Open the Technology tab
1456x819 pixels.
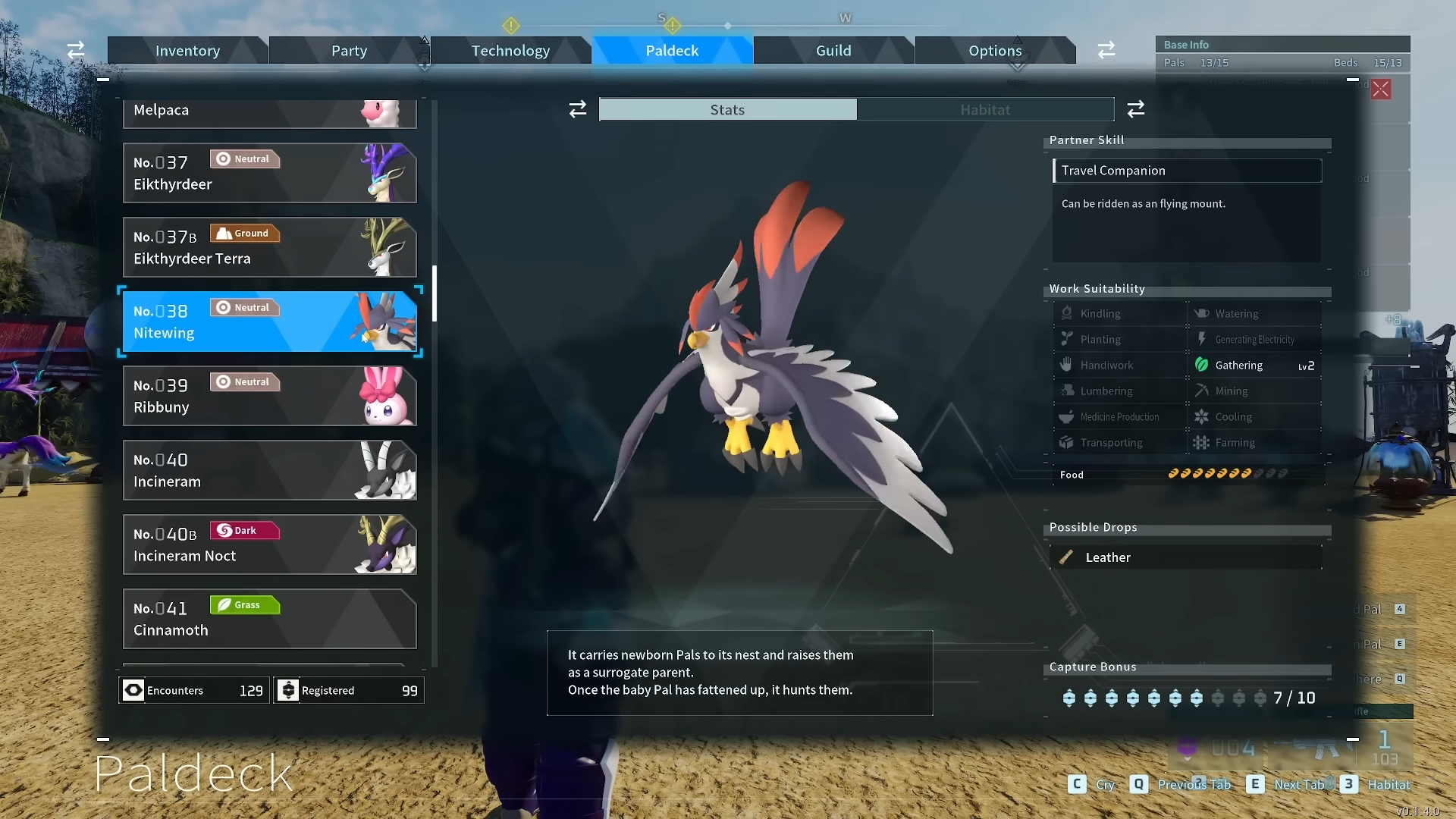coord(510,51)
